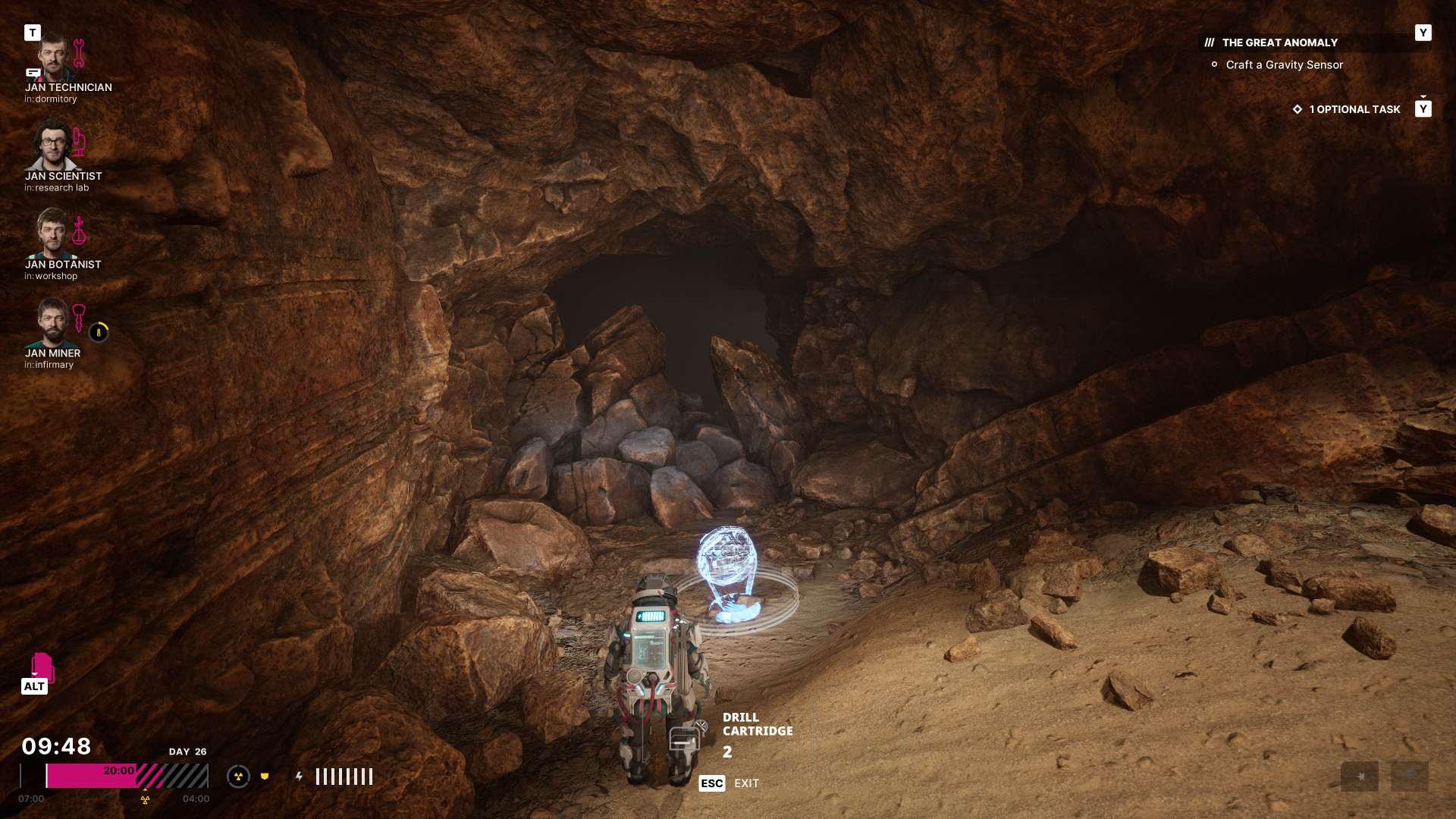Expand the 1 Optional Task entry

(1354, 109)
